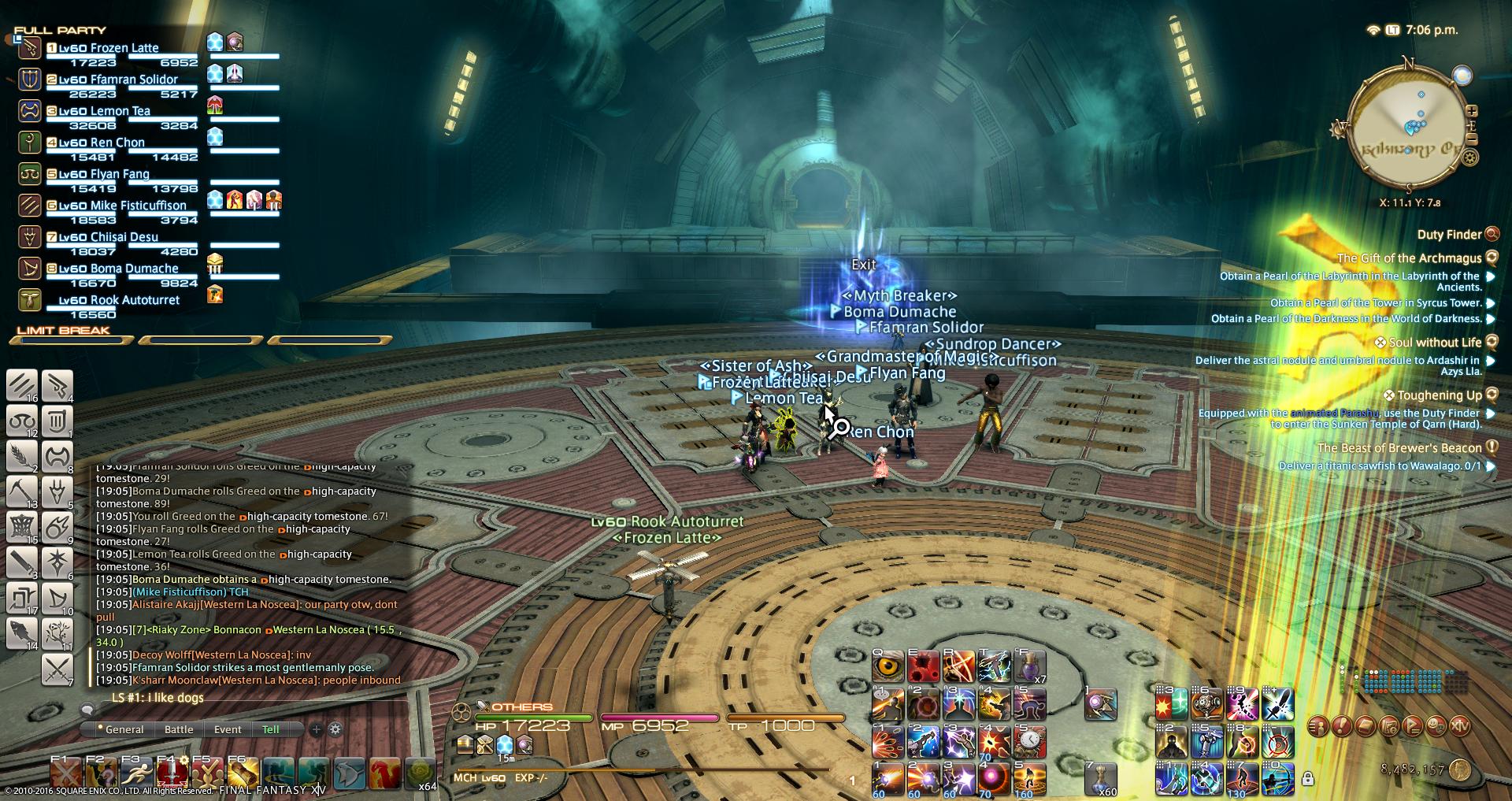Add a new chat tab with plus button
Viewport: 1512px width, 801px height.
click(x=316, y=729)
